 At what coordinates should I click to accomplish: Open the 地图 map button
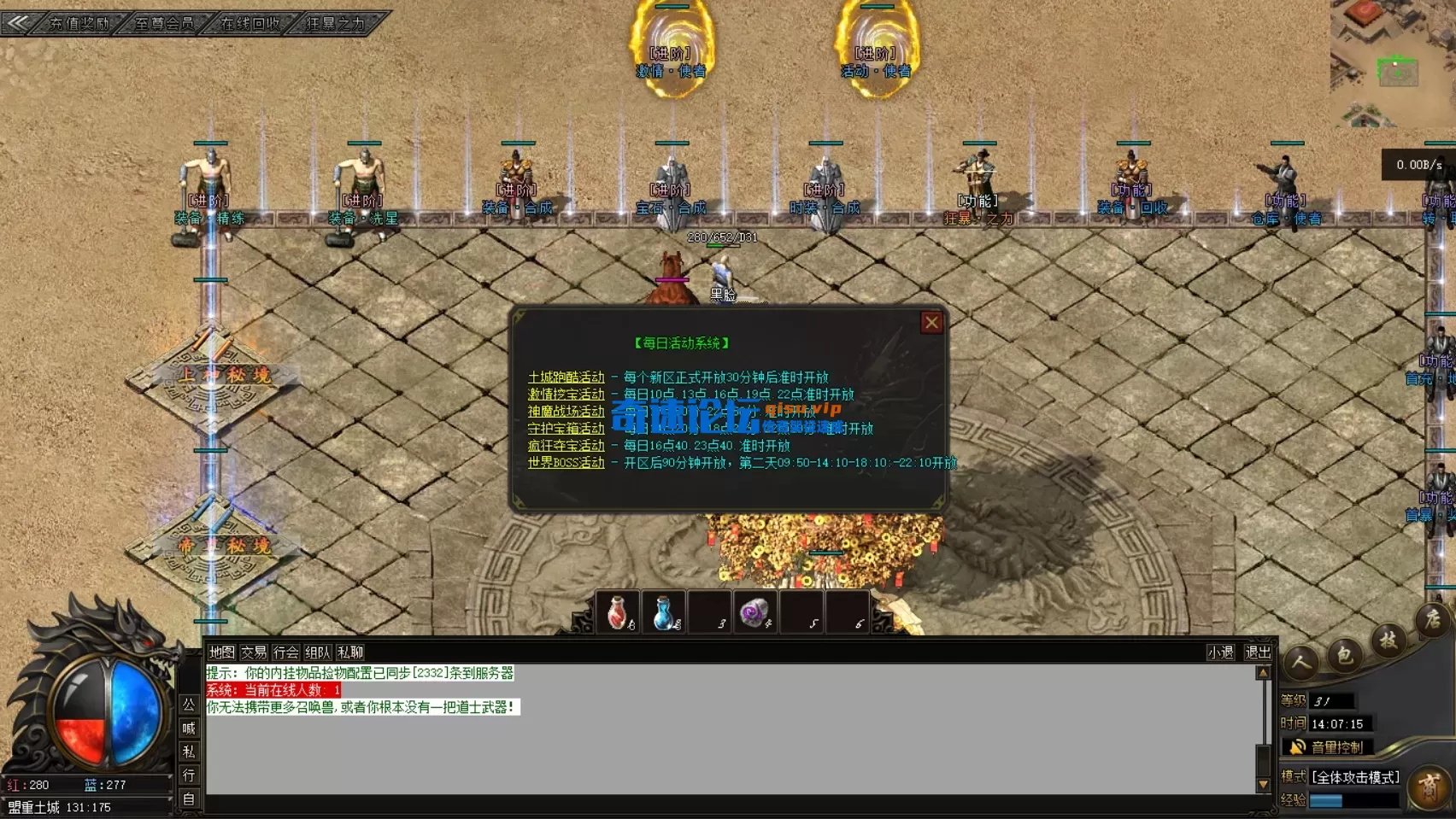point(221,652)
